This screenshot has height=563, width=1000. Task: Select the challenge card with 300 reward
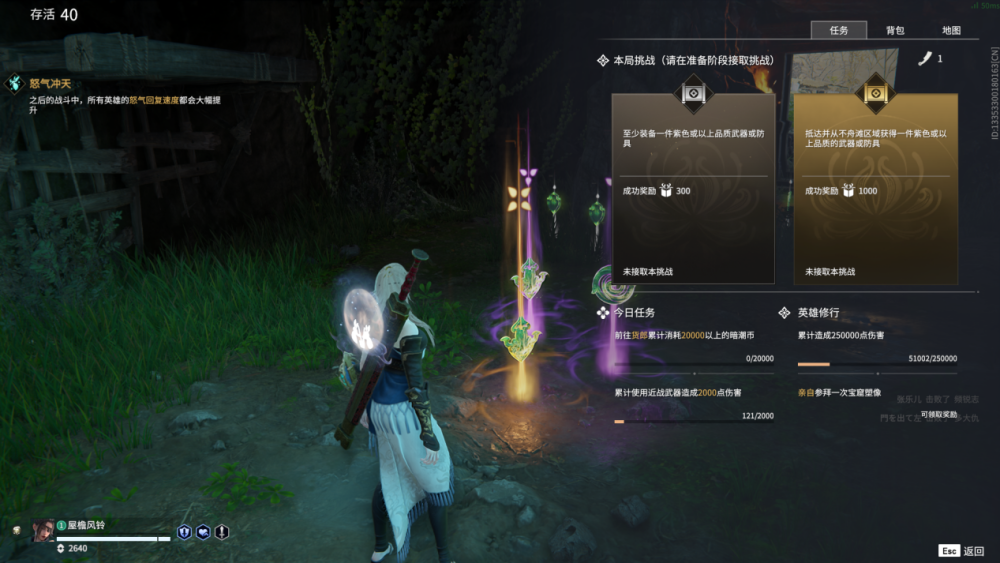(693, 186)
